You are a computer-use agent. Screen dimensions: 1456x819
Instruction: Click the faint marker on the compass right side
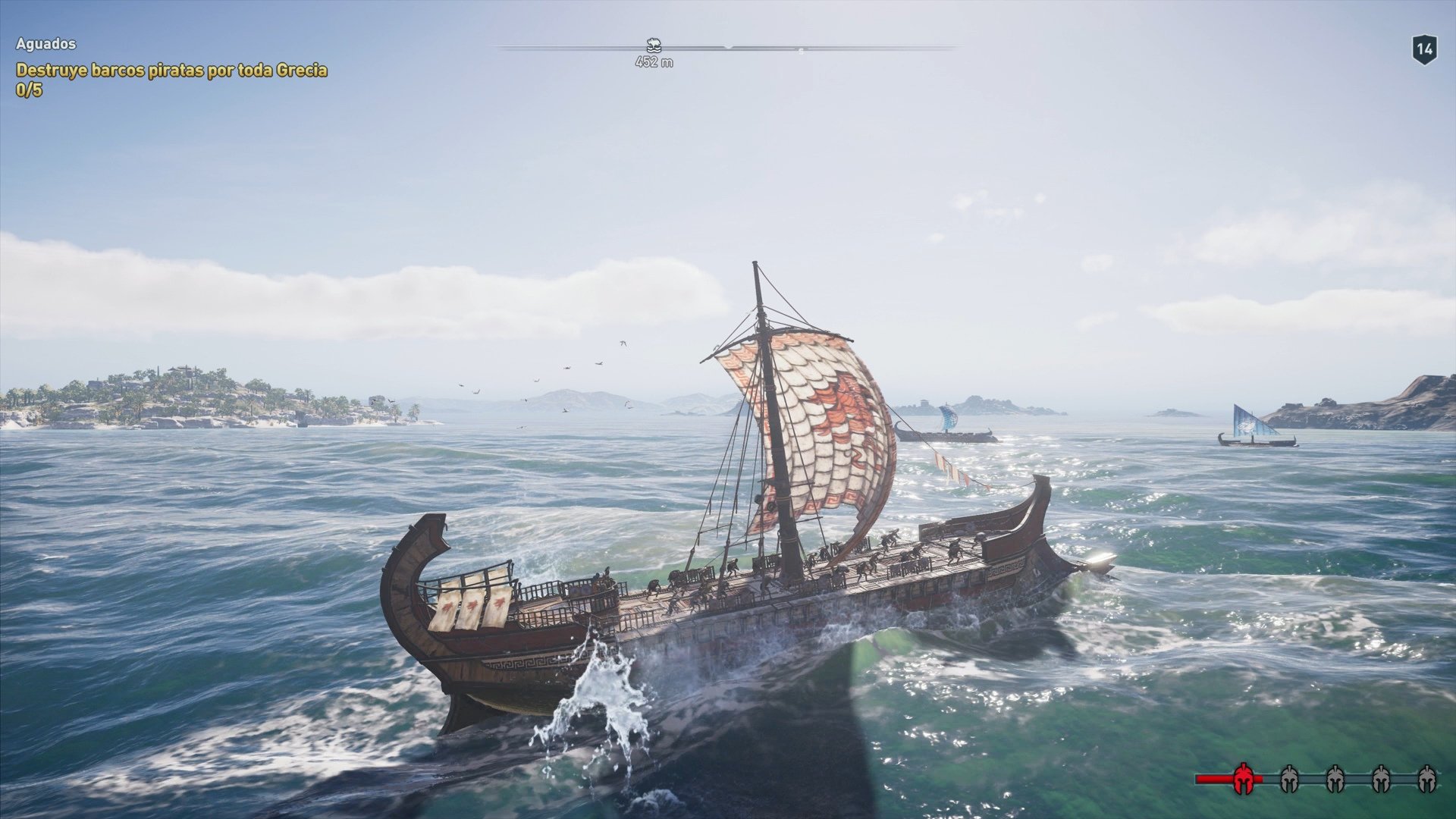point(801,49)
